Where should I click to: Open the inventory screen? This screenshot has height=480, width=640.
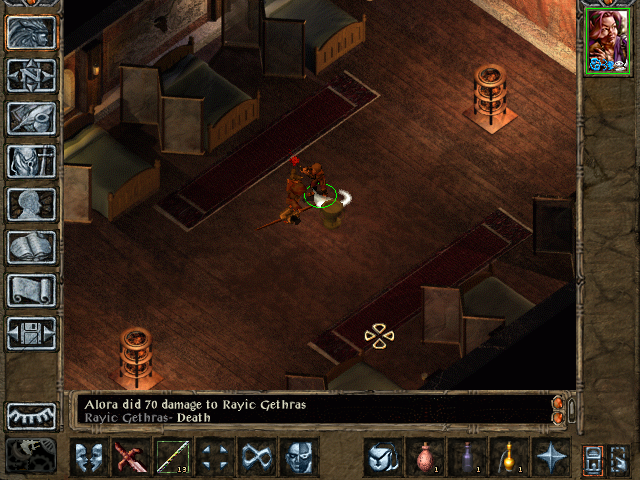[x=32, y=160]
